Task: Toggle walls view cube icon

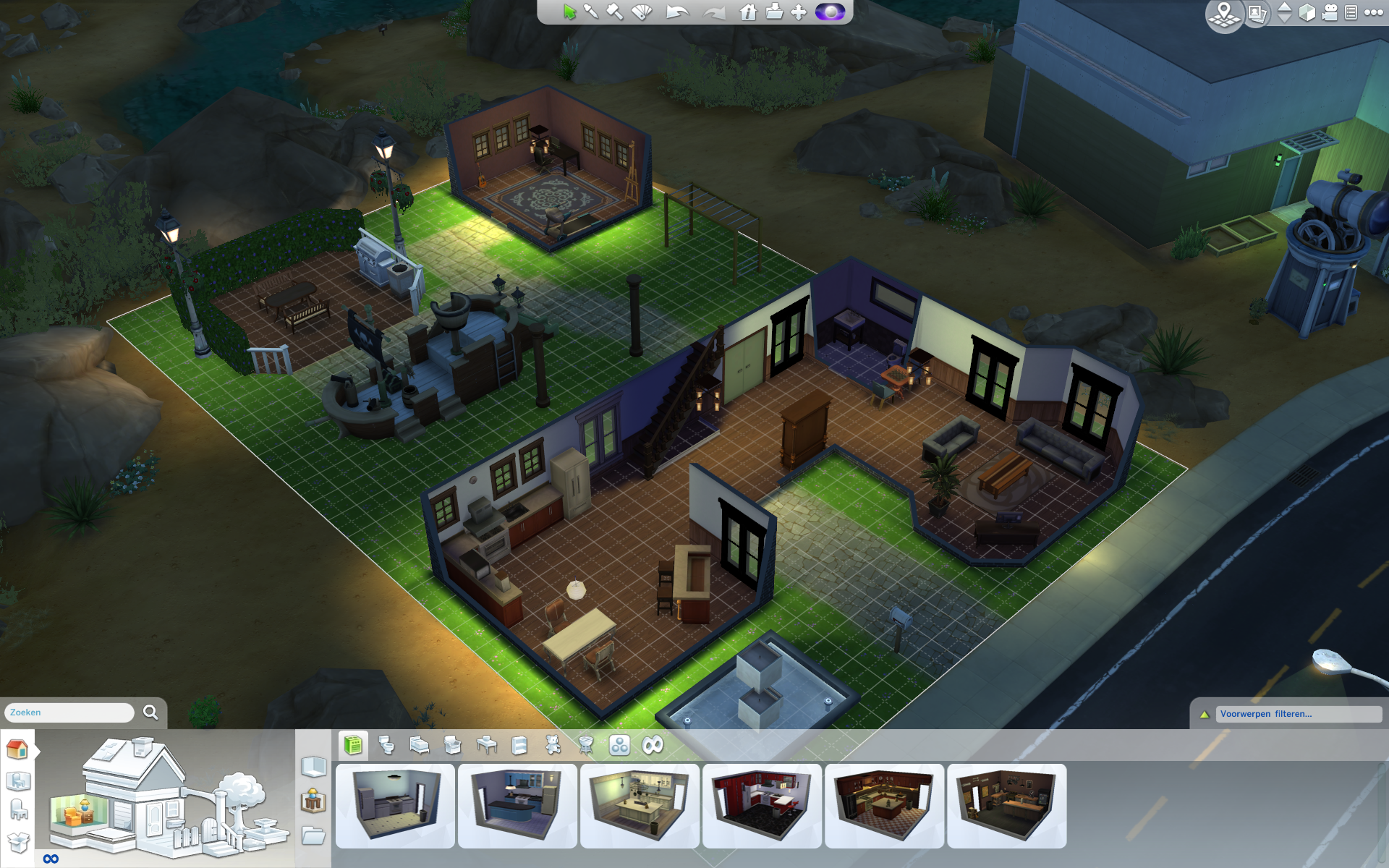Action: (1307, 13)
